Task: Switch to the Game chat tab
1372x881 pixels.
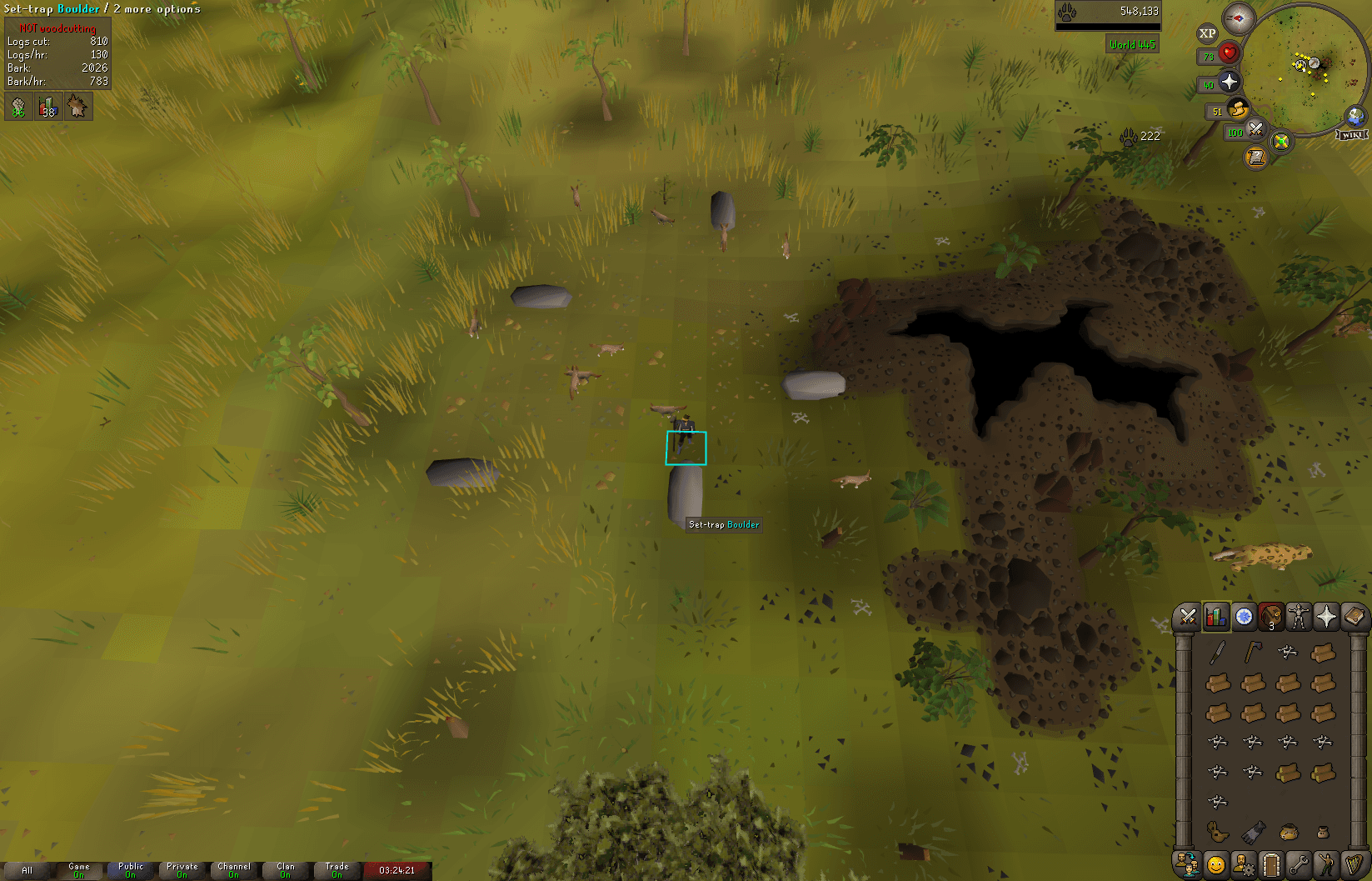Action: click(x=79, y=869)
